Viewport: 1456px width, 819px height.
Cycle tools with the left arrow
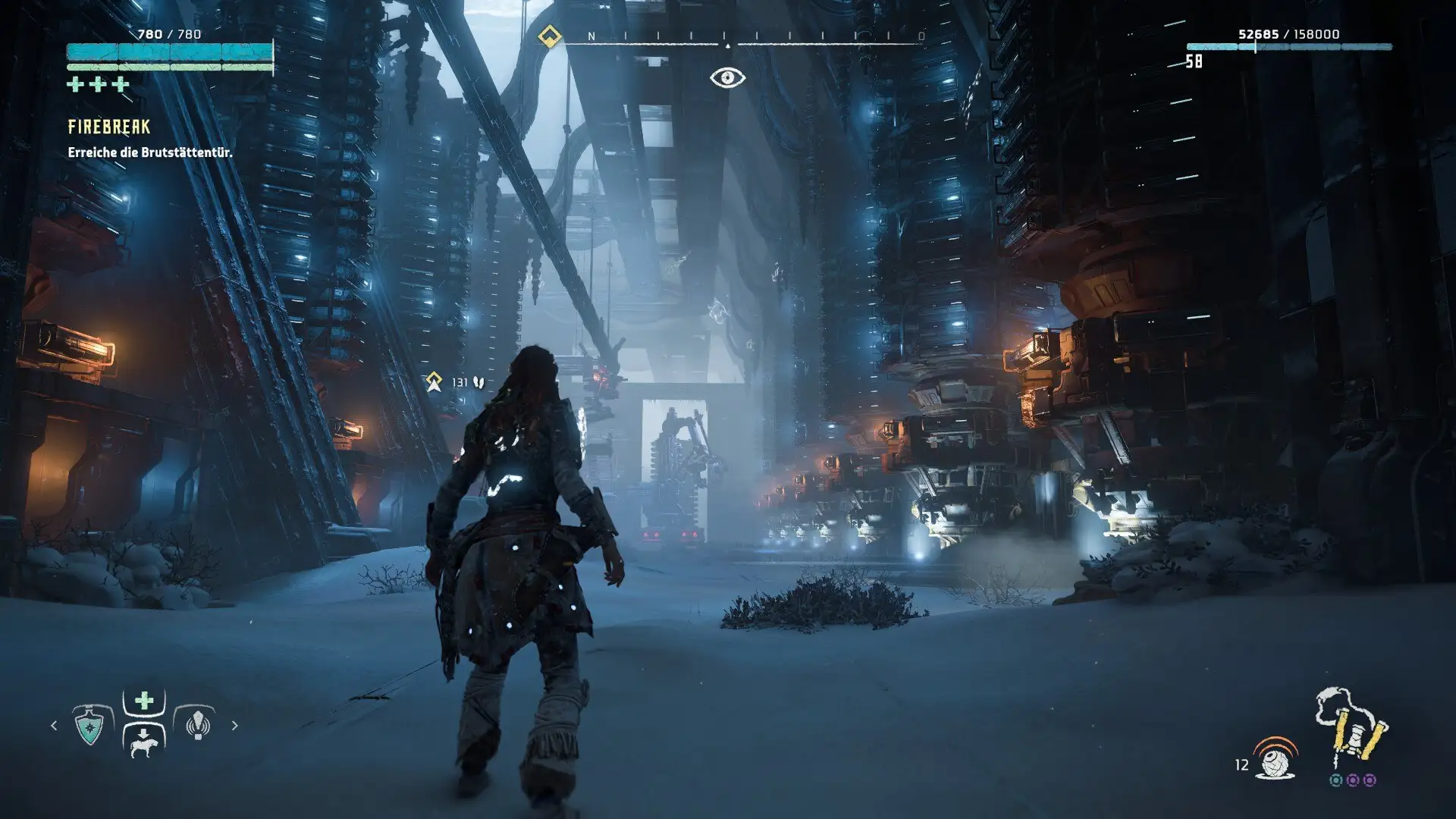(54, 726)
